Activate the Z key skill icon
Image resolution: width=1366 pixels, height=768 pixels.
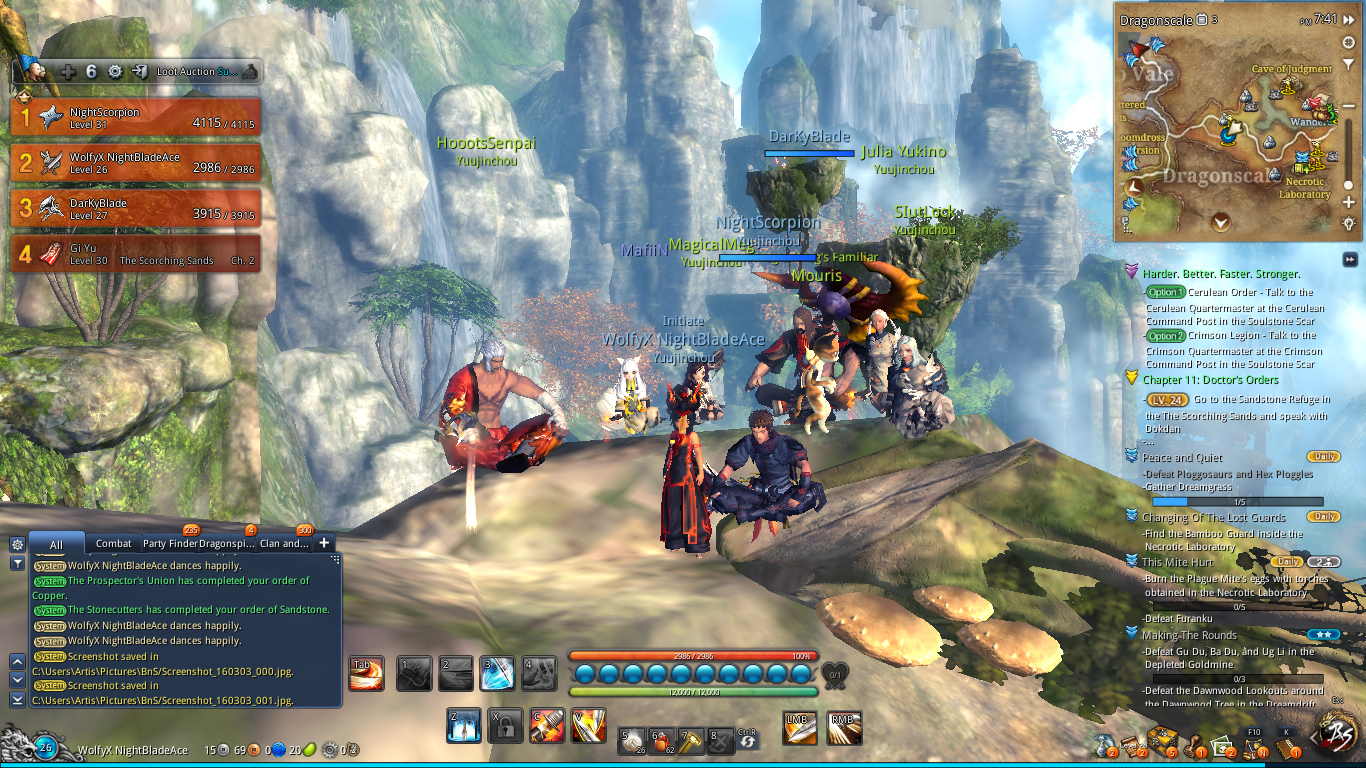click(x=463, y=726)
